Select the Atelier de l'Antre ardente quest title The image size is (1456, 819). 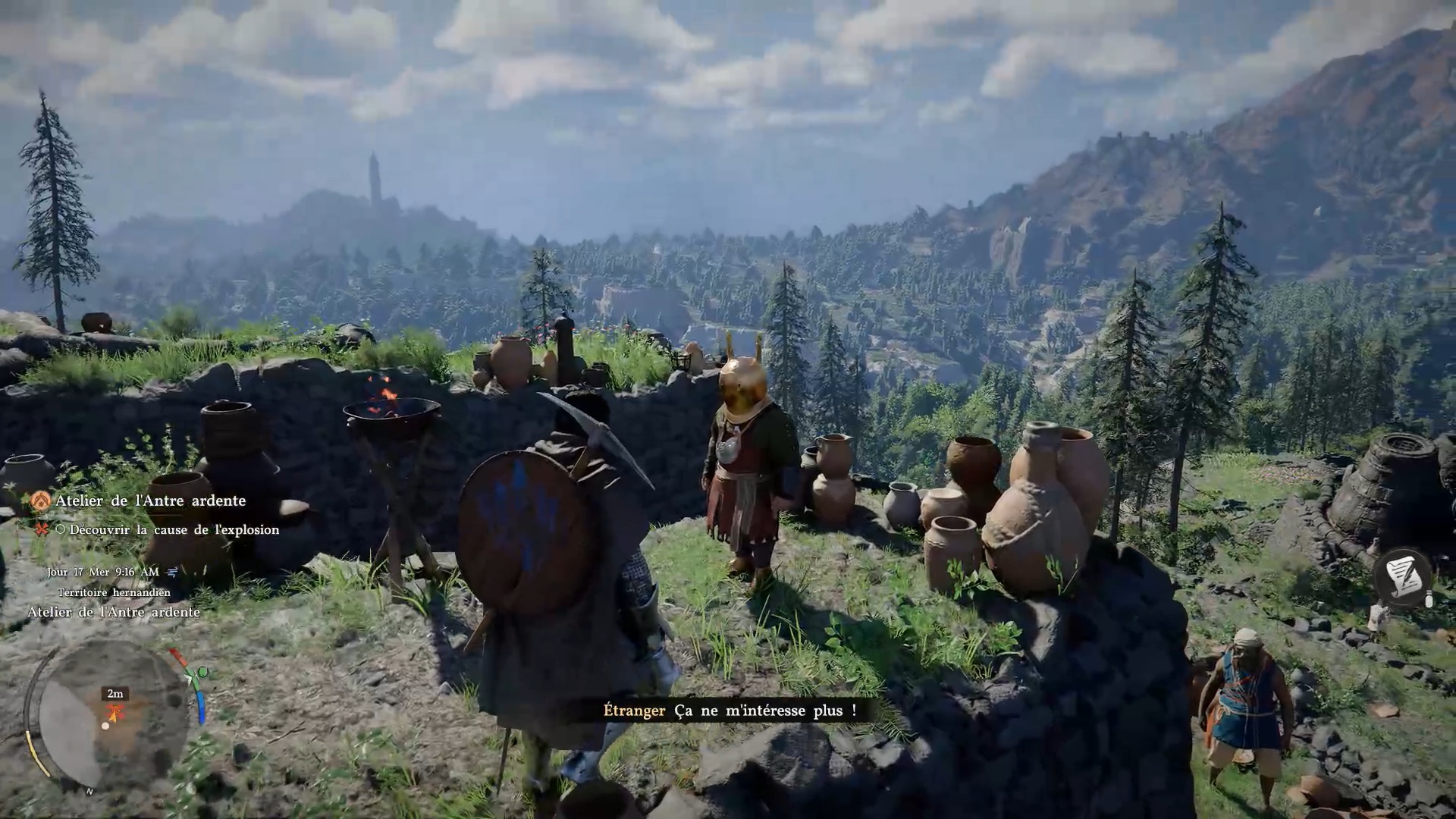coord(150,500)
